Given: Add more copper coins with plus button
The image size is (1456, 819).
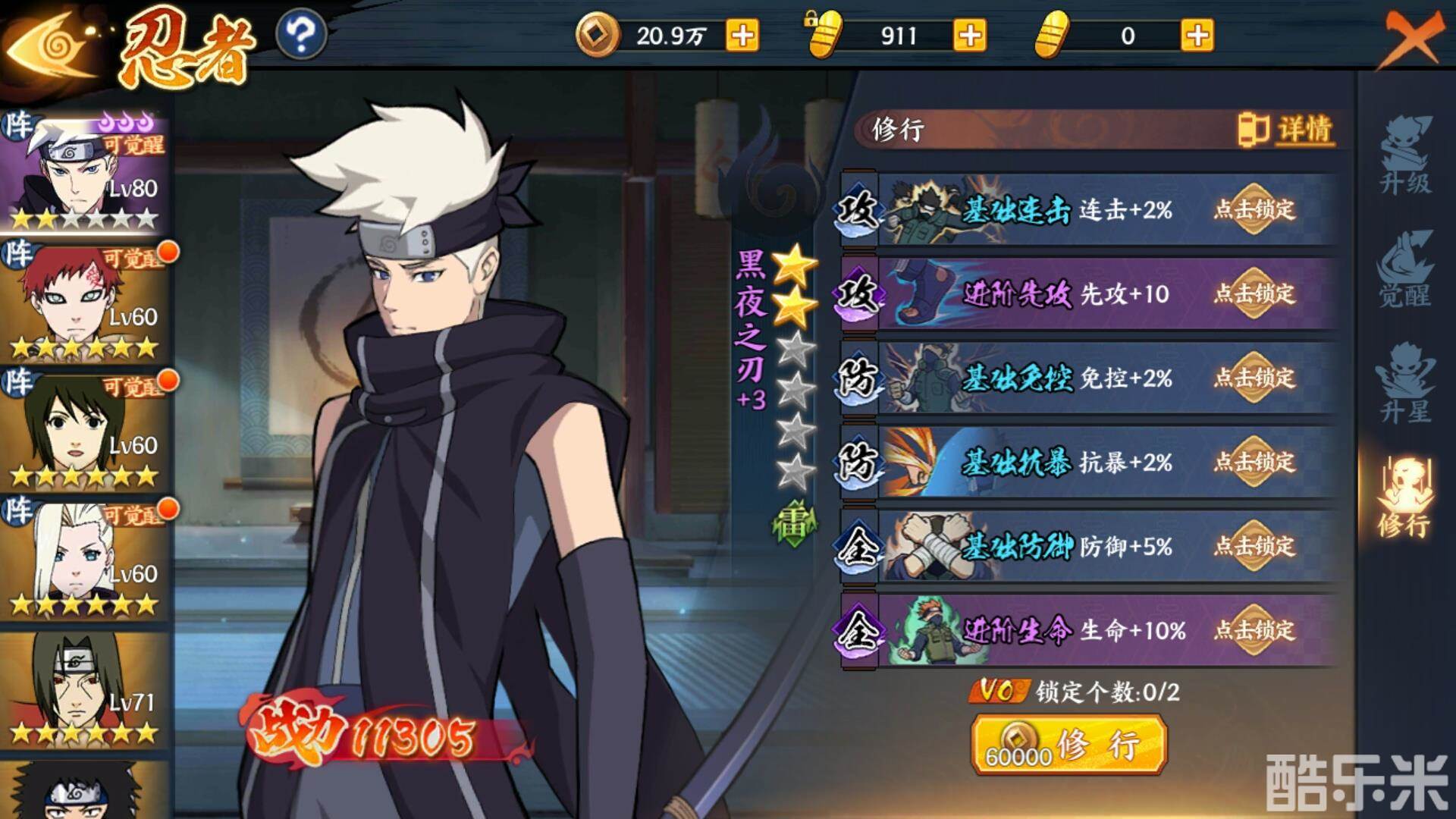Looking at the screenshot, I should tap(742, 36).
